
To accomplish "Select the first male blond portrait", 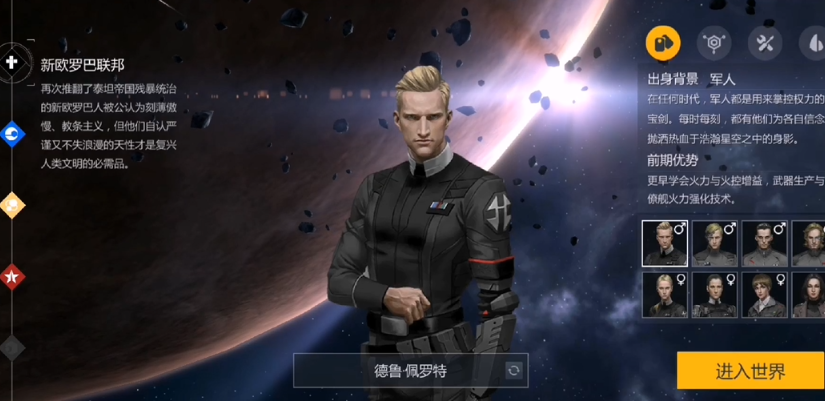I will 664,243.
